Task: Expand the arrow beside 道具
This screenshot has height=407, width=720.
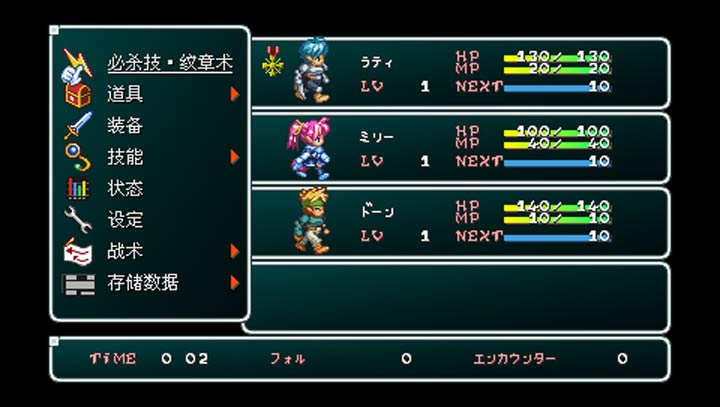Action: 235,95
